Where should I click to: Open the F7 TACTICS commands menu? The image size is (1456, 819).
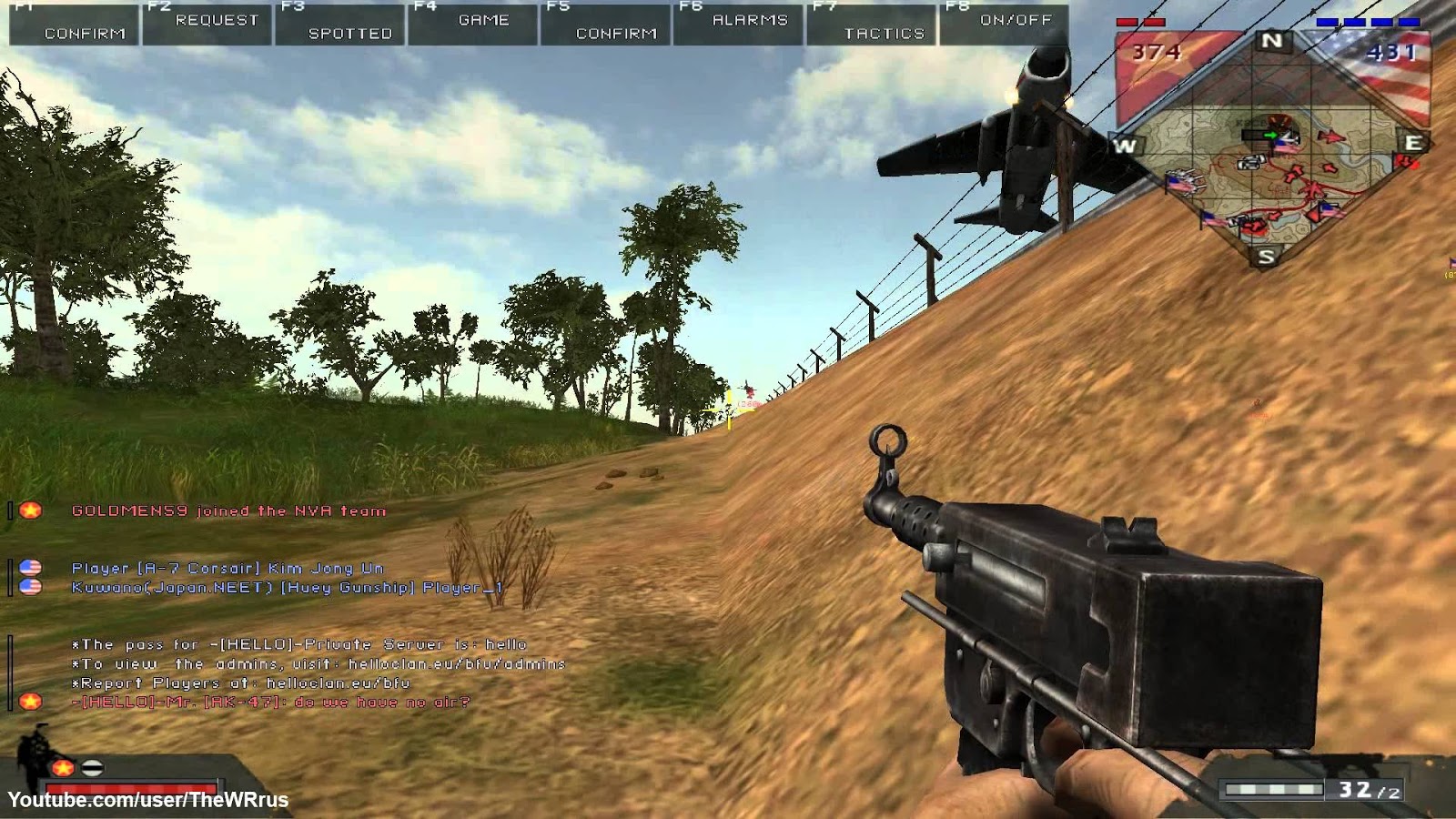click(x=885, y=33)
